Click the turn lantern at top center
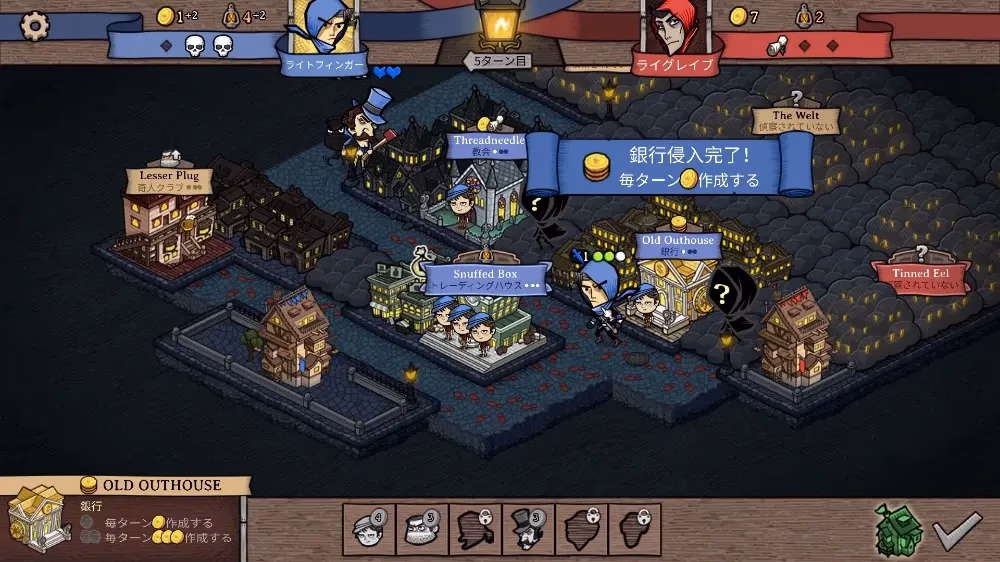 tap(498, 25)
